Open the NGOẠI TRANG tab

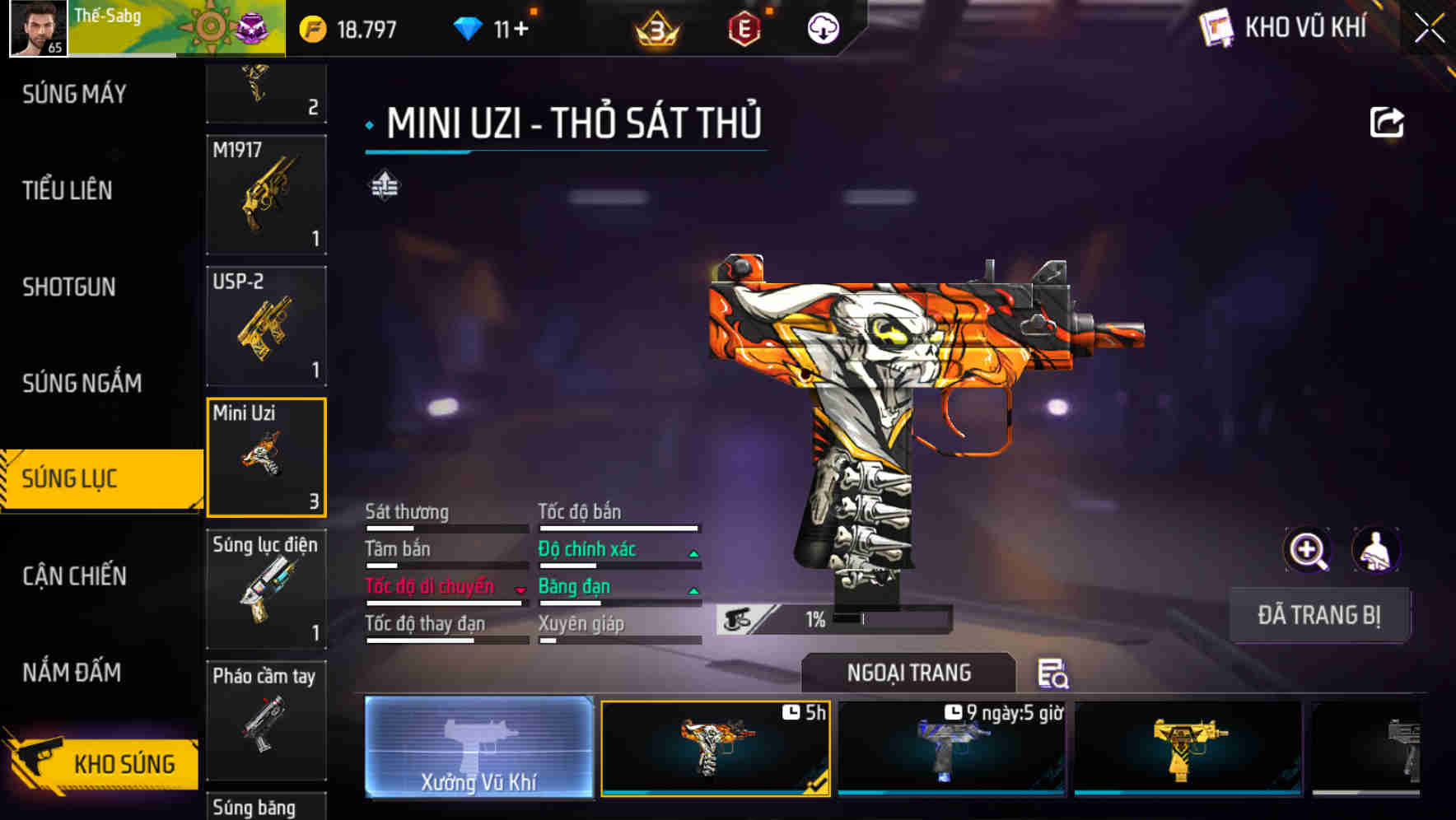click(x=908, y=672)
